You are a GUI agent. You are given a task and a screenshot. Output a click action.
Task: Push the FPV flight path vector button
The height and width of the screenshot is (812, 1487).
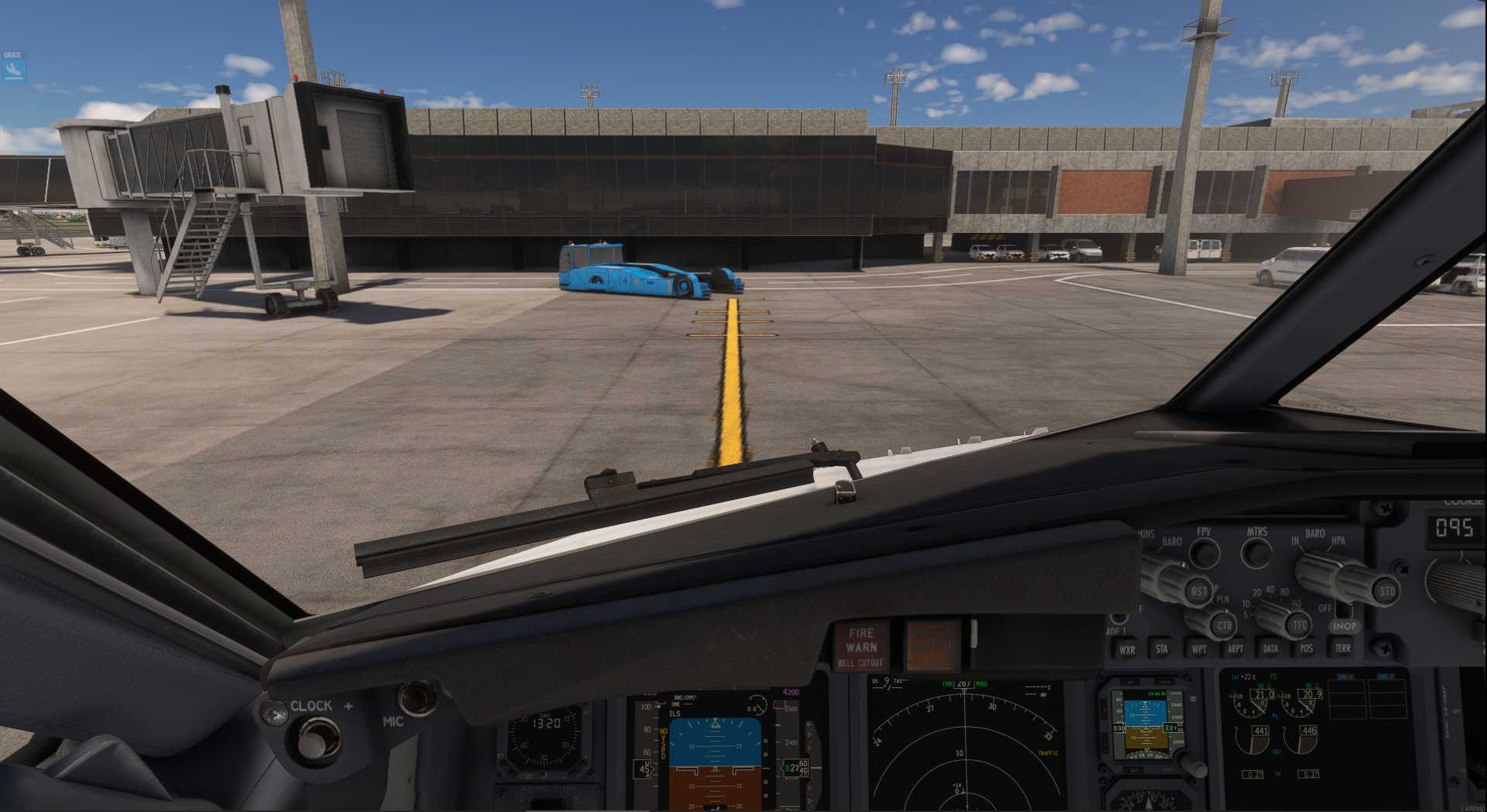[1204, 553]
